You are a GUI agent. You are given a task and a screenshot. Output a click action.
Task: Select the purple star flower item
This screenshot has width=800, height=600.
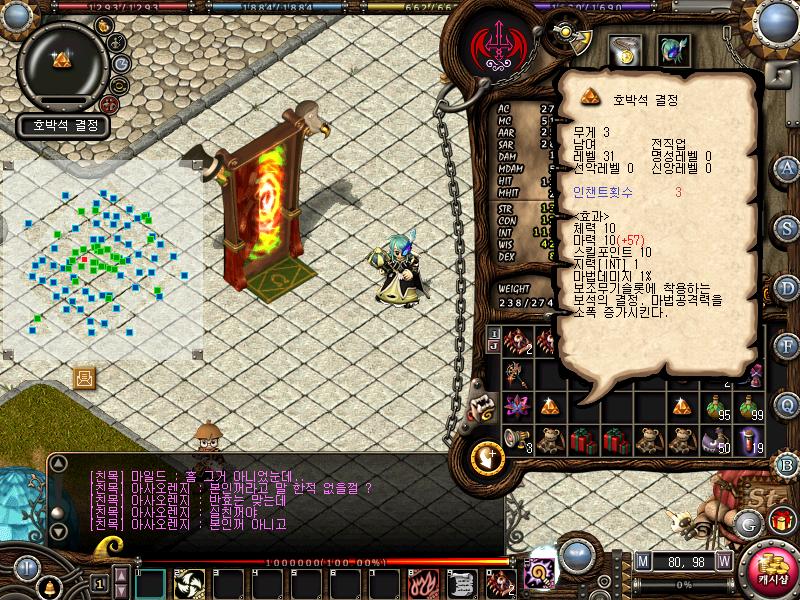point(516,407)
